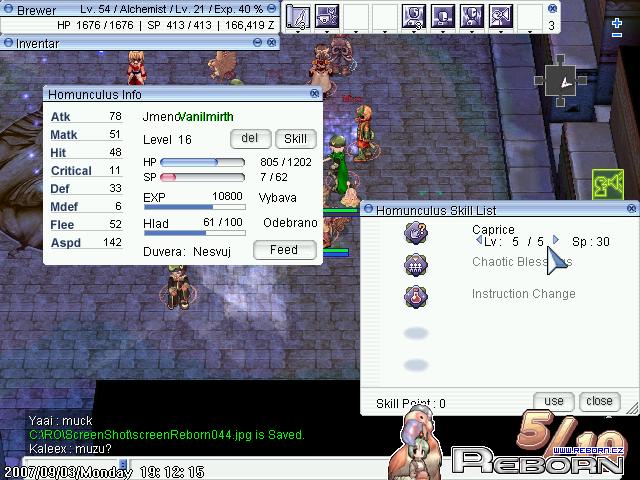Click the close button in skill list
Viewport: 640px width, 480px height.
599,401
